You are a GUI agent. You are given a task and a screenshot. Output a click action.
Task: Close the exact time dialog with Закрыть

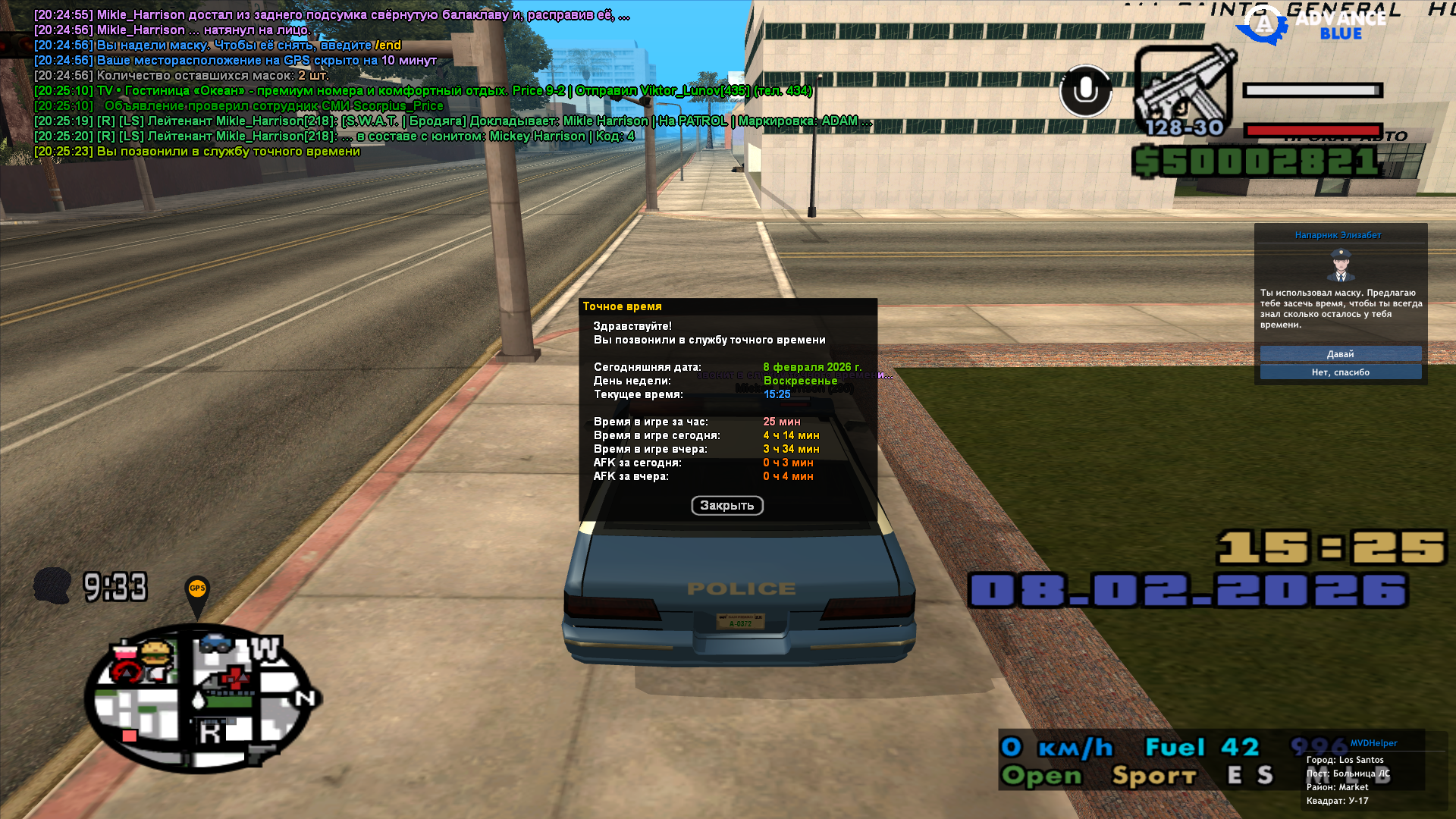pyautogui.click(x=726, y=506)
